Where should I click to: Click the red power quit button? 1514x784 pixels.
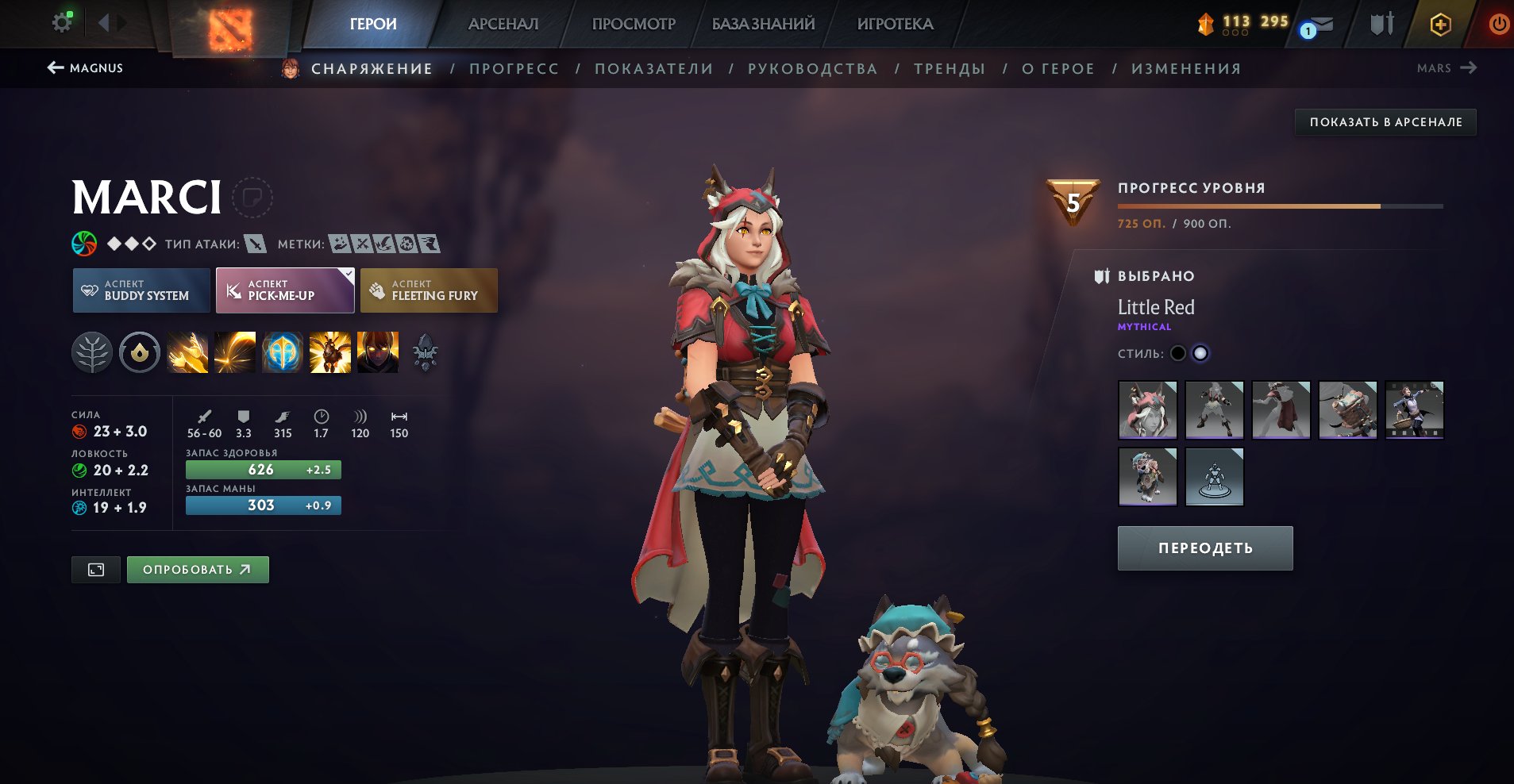[x=1498, y=24]
